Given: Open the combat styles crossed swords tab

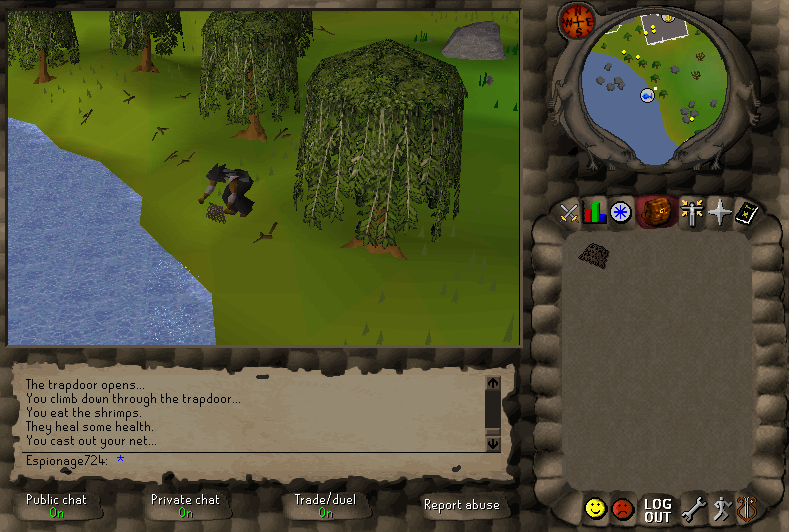Looking at the screenshot, I should pos(569,212).
